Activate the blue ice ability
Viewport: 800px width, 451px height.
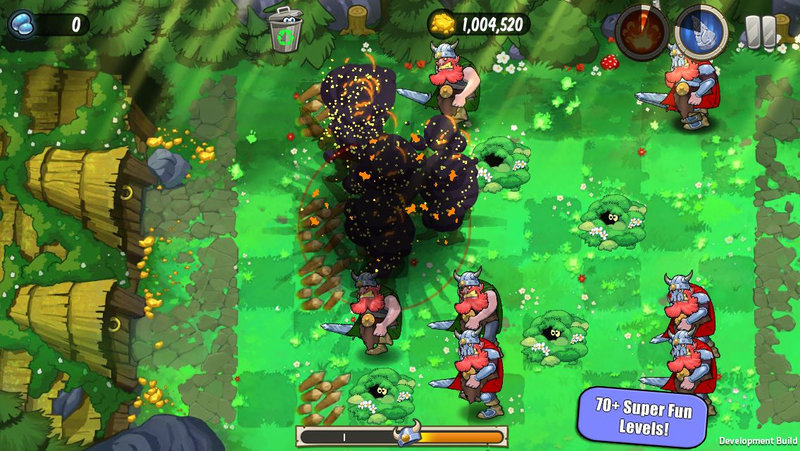pos(702,32)
